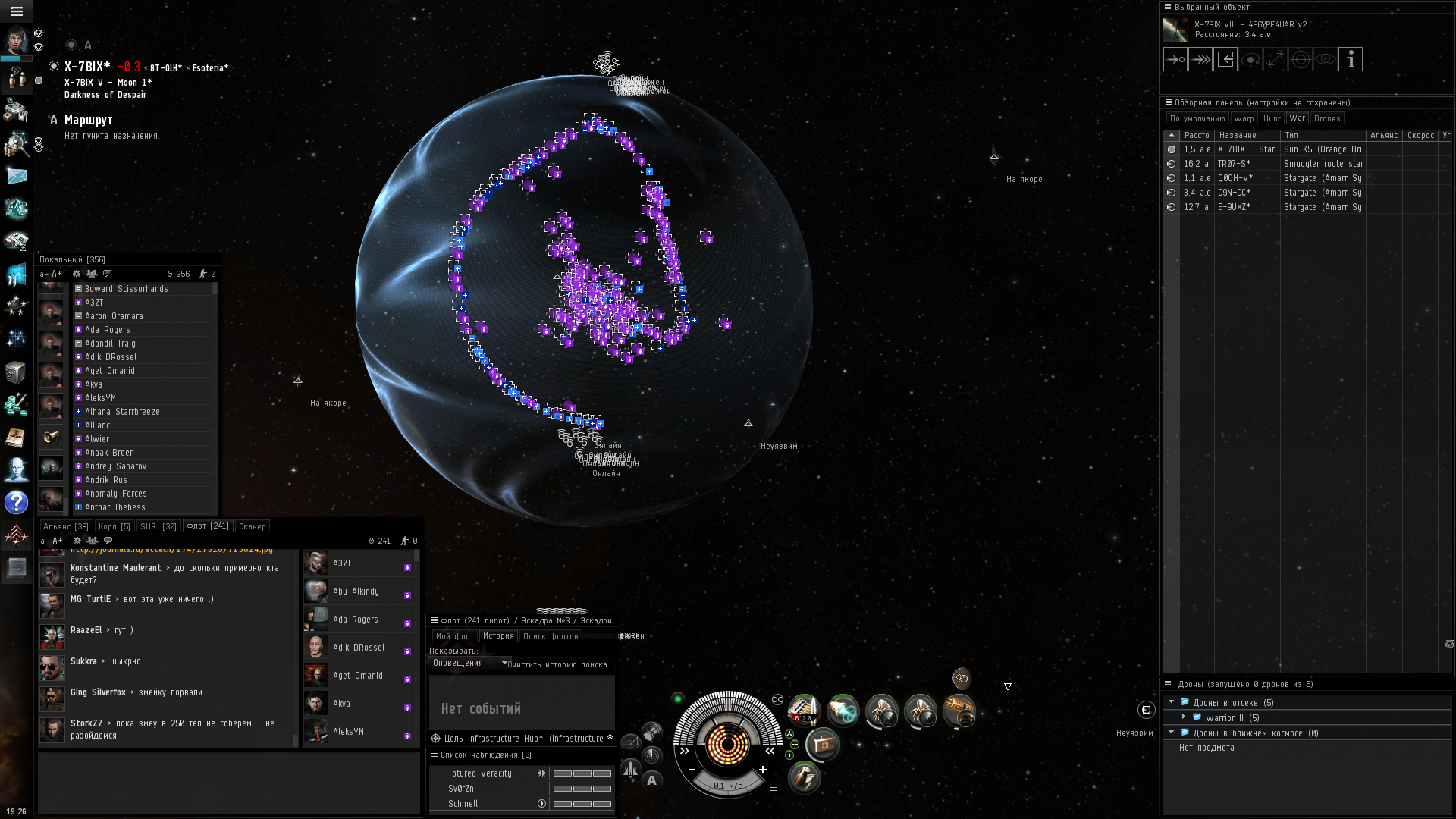Image resolution: width=1456 pixels, height=819 pixels.
Task: Switch to the Hunt overview tab
Action: [x=1272, y=118]
